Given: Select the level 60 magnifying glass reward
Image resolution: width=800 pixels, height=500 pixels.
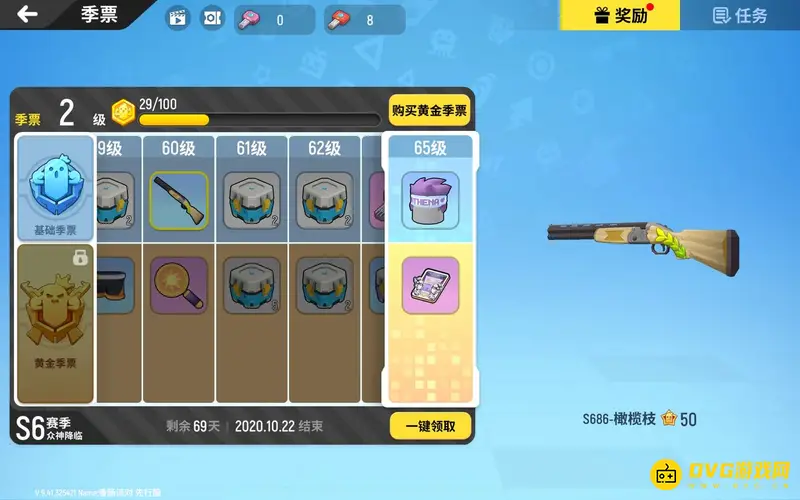Looking at the screenshot, I should (179, 285).
